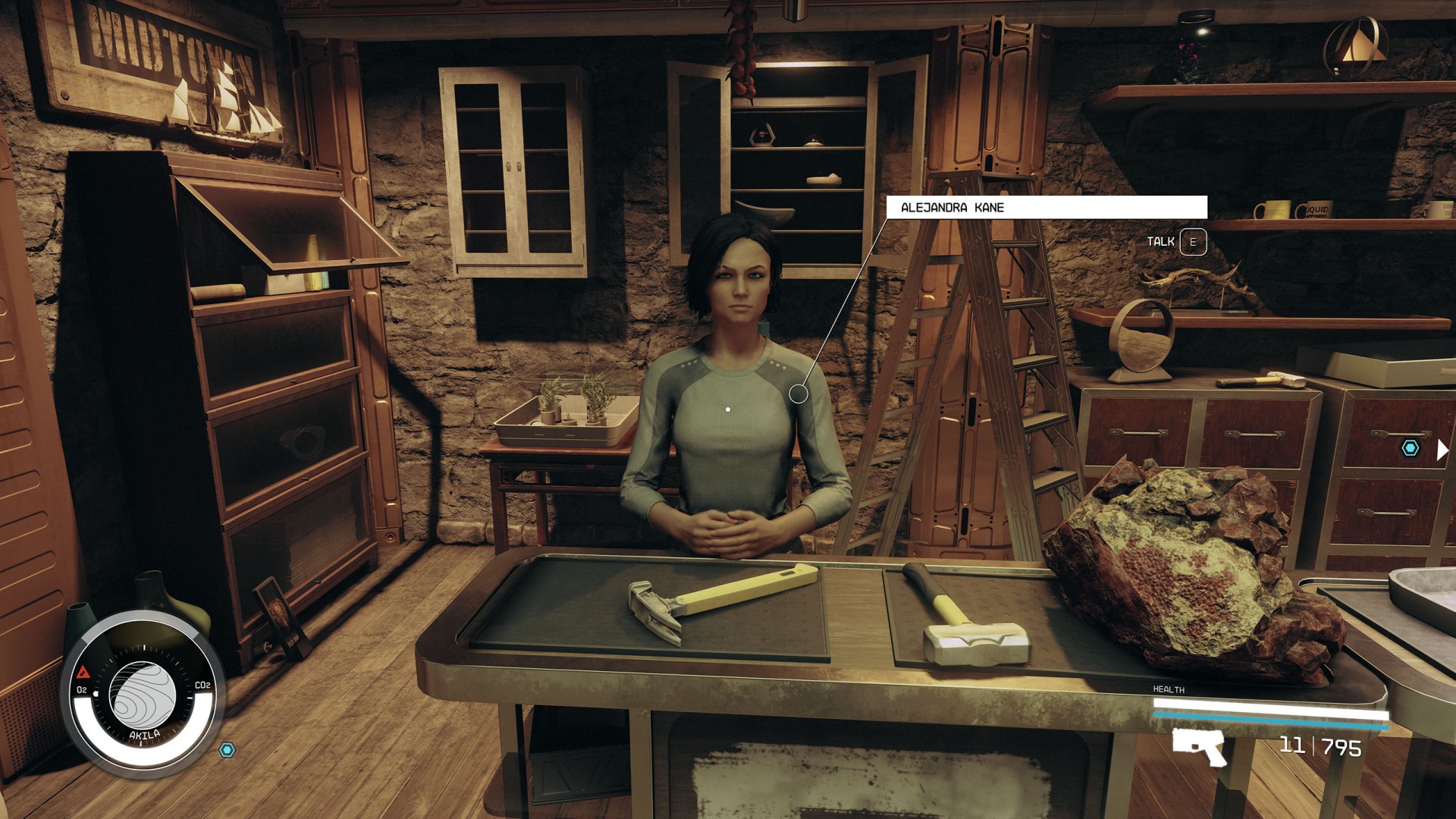Click the red warning triangle on the watch
The image size is (1456, 819).
[x=83, y=672]
